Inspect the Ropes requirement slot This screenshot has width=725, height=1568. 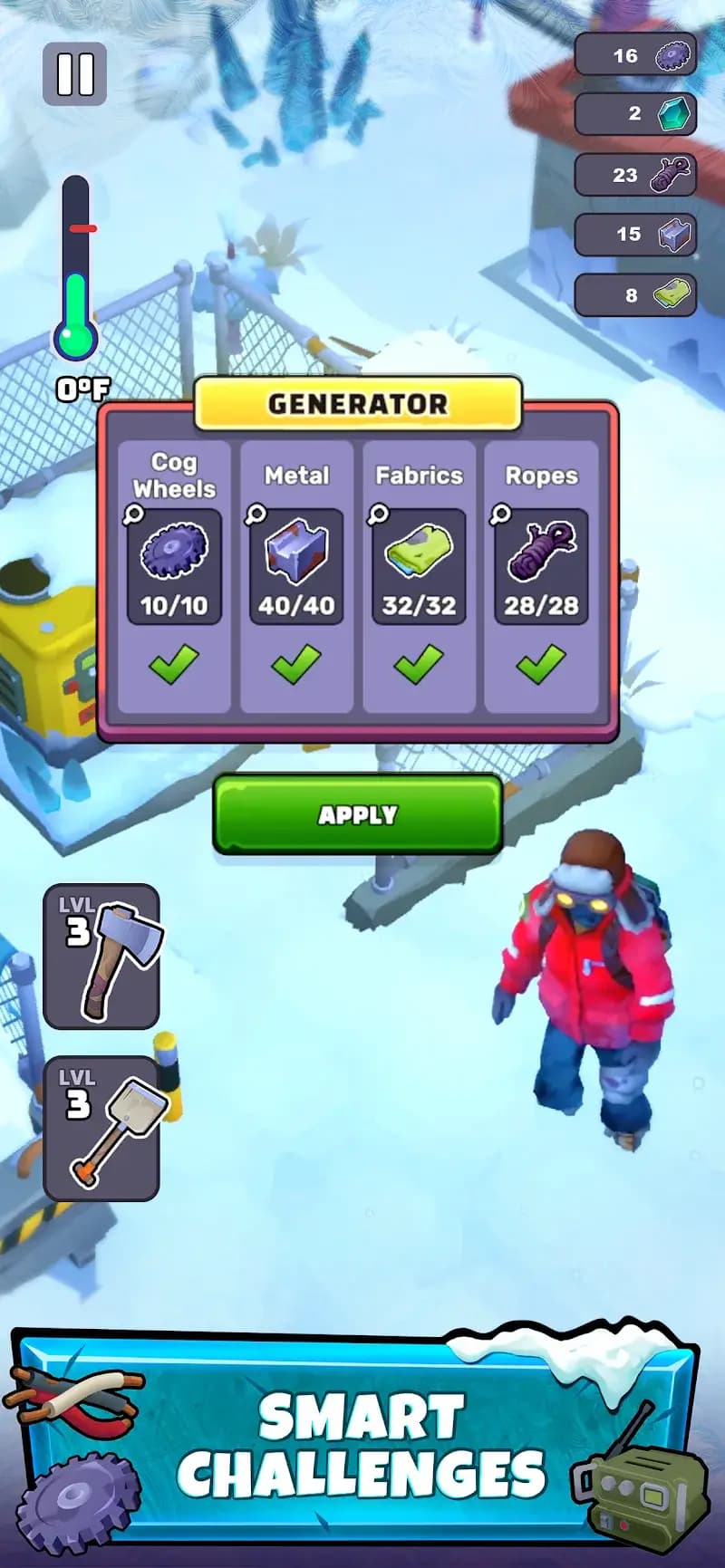coord(541,566)
